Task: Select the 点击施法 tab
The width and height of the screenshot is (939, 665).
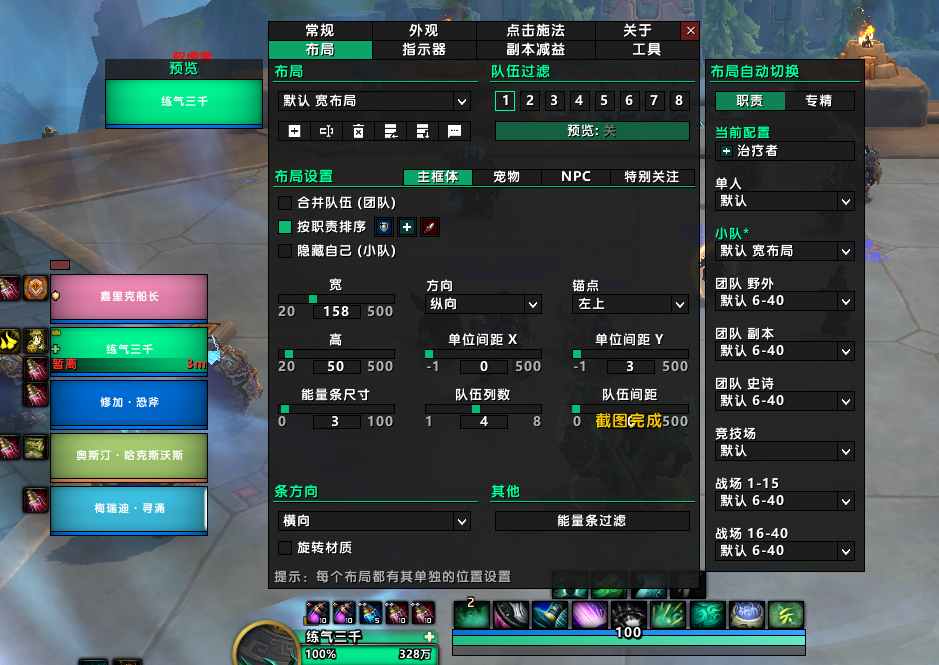Action: pos(535,31)
